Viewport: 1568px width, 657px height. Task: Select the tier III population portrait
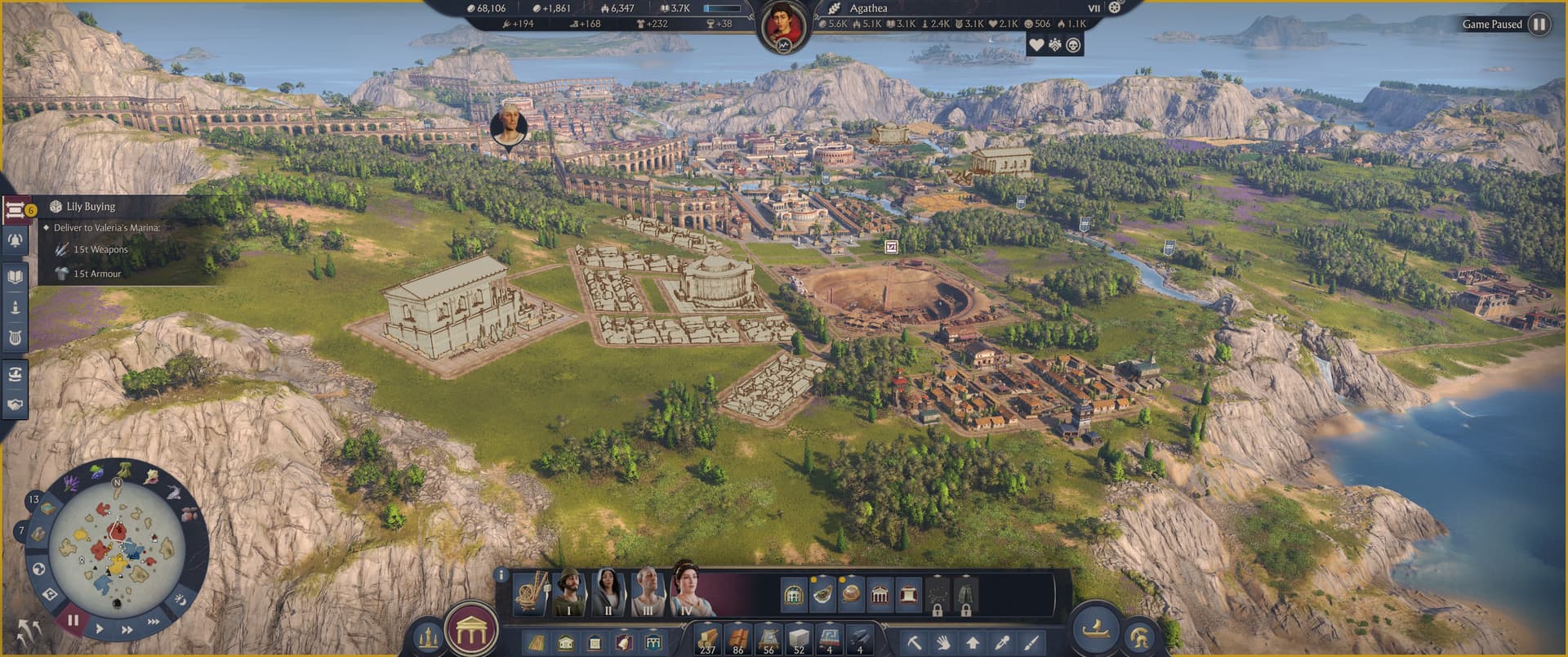pos(648,594)
